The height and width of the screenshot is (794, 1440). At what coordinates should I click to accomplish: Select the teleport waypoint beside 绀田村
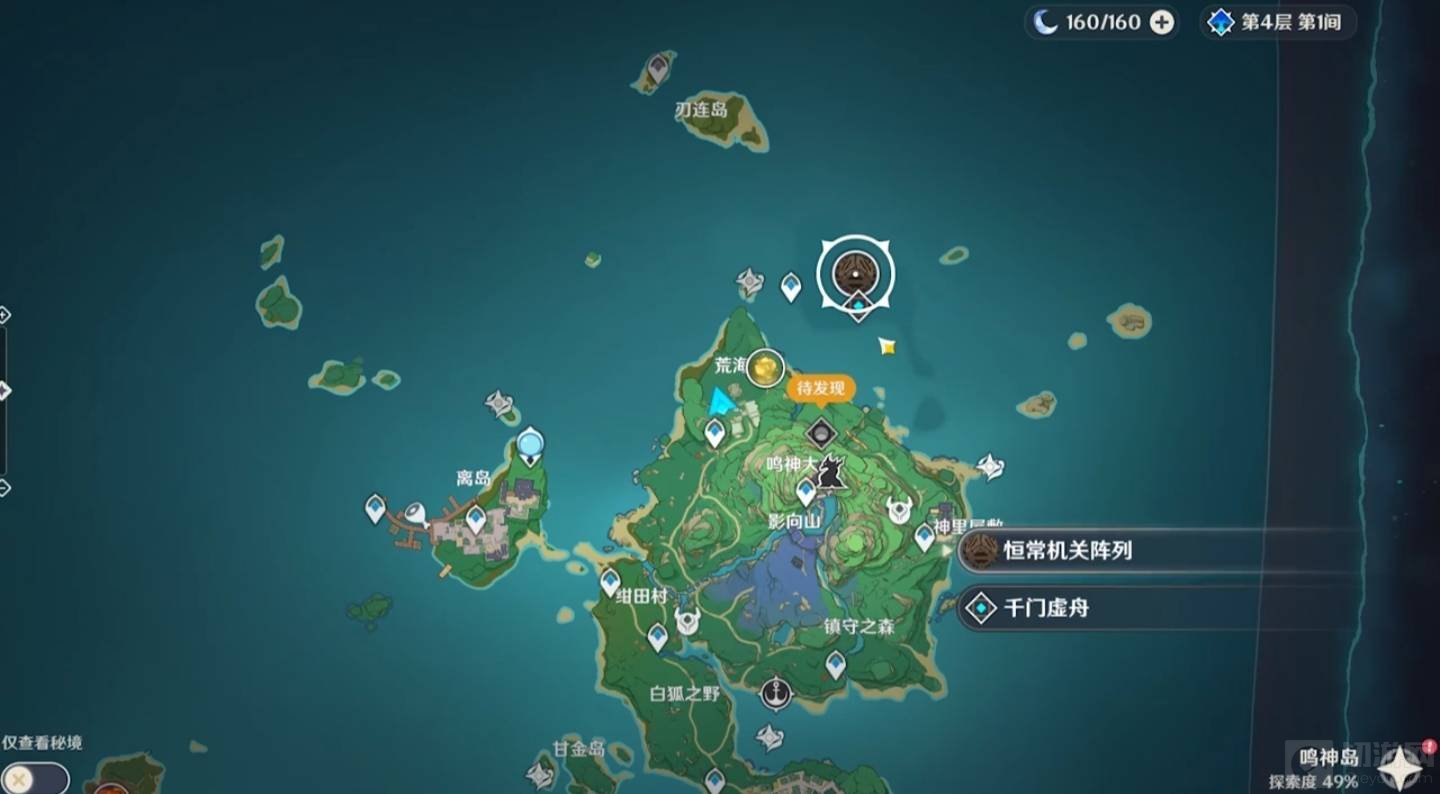tap(610, 581)
